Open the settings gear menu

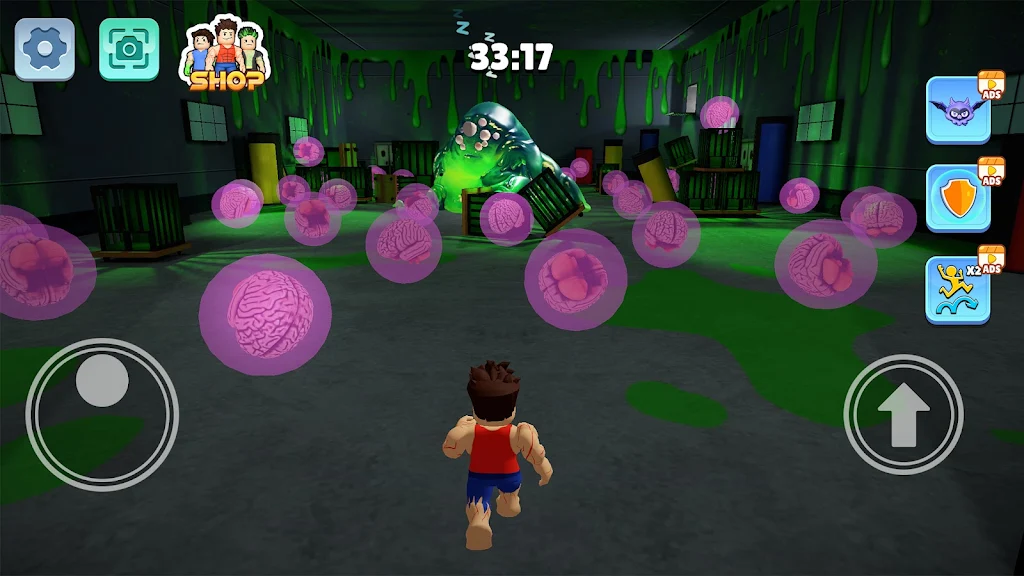[x=44, y=49]
